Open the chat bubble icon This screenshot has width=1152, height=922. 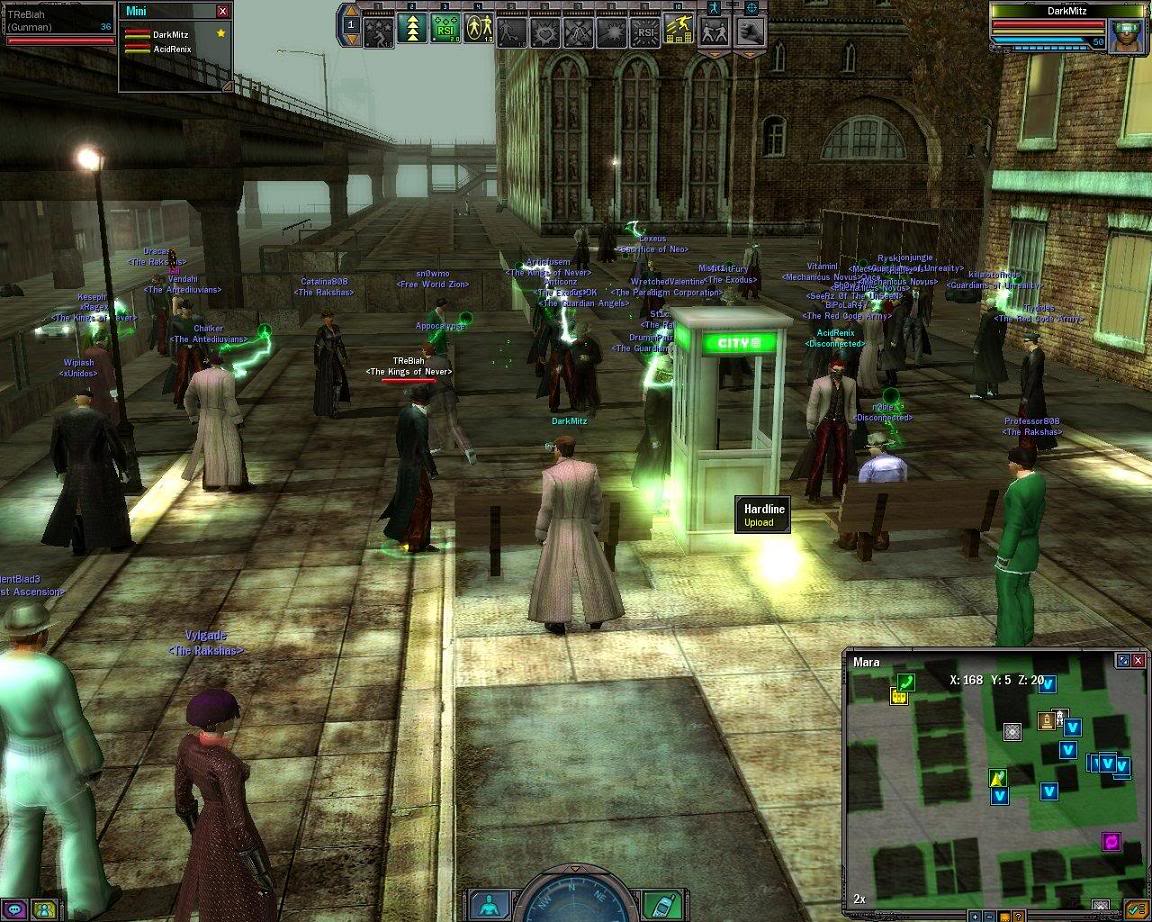tap(15, 909)
